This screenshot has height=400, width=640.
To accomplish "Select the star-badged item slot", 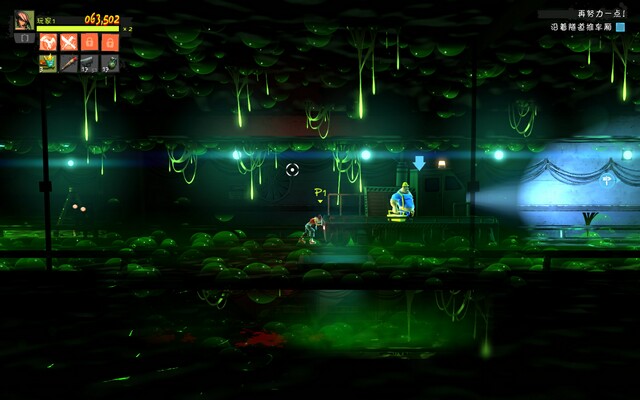I will [x=47, y=63].
